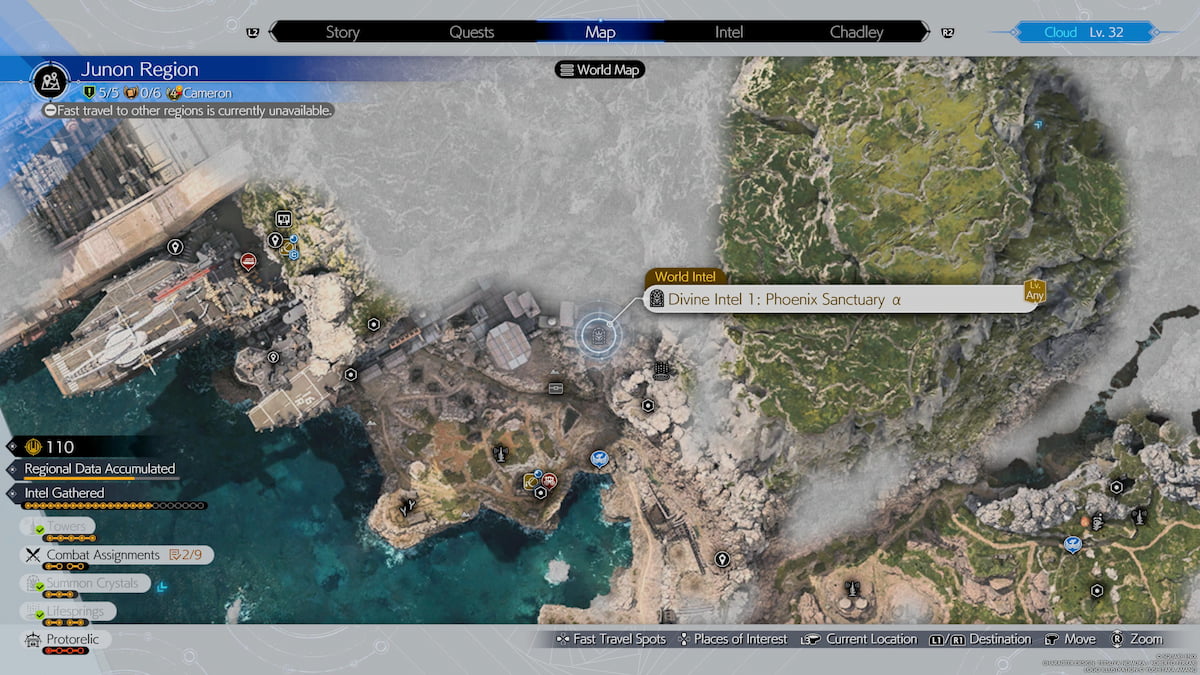
Task: Switch to the Story tab
Action: click(x=342, y=32)
